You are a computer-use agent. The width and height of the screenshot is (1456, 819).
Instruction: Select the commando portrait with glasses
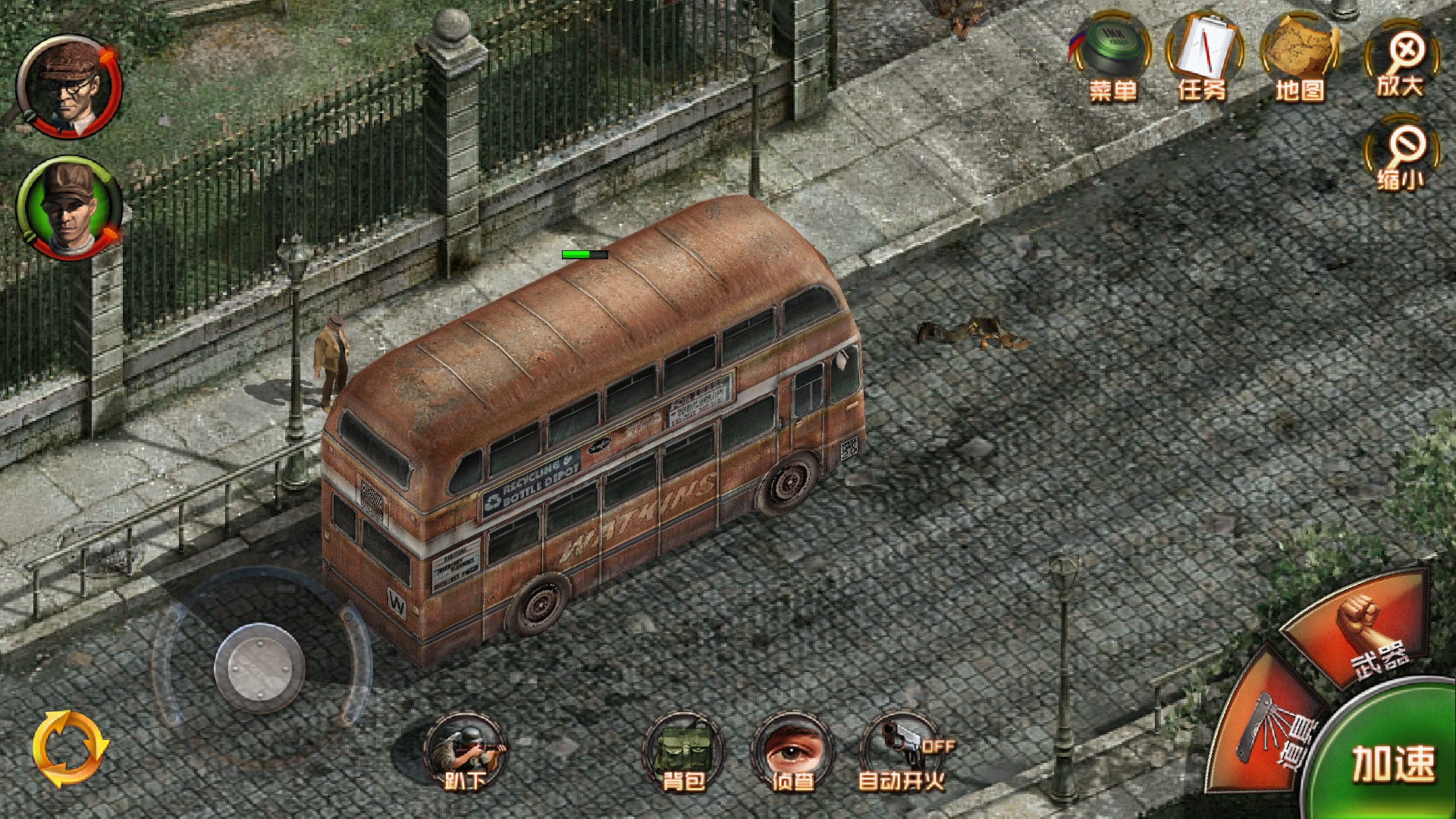pos(70,86)
